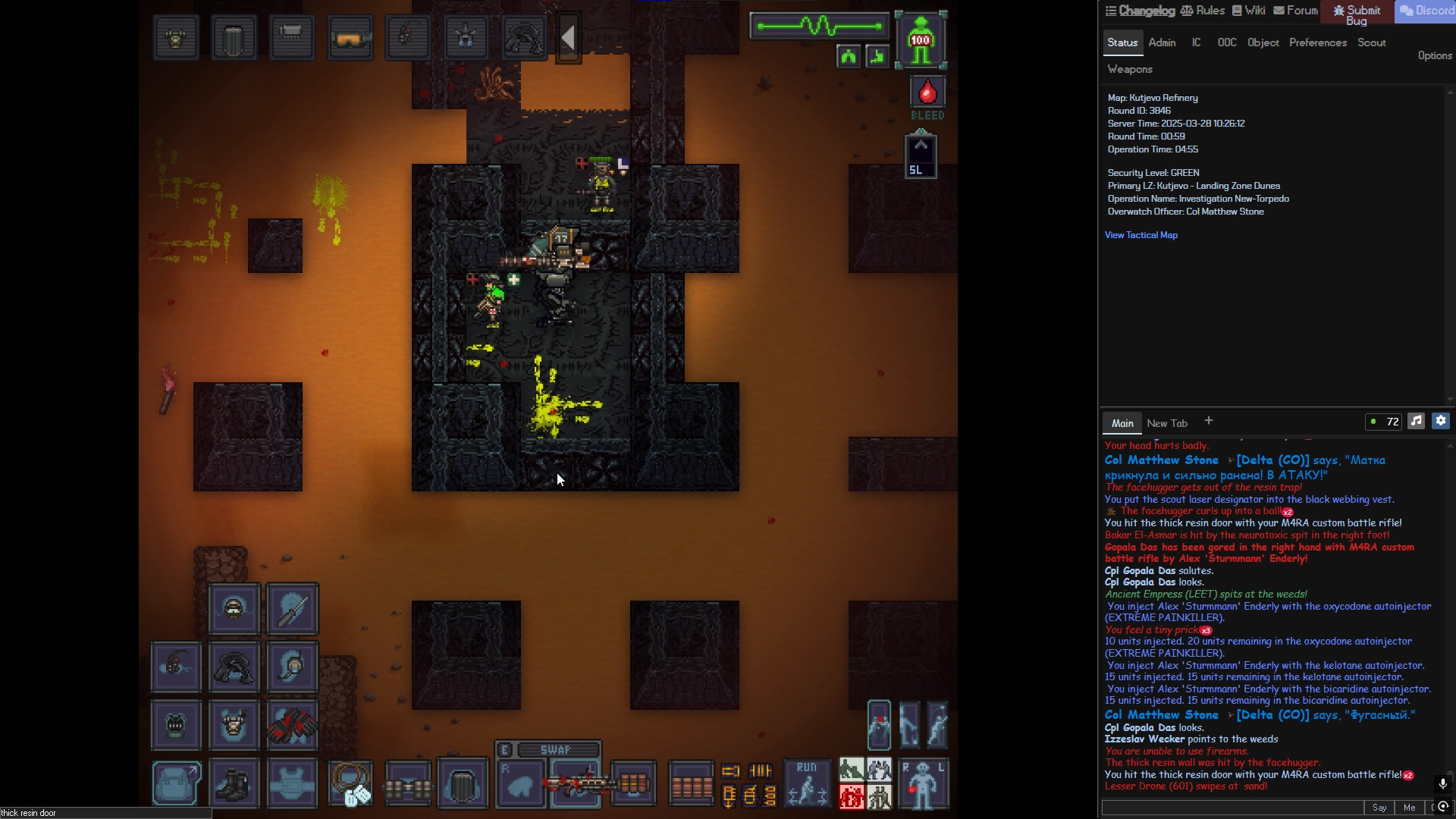Viewport: 1456px width, 819px height.
Task: Collapse the action buttons with arrow
Action: tap(569, 37)
